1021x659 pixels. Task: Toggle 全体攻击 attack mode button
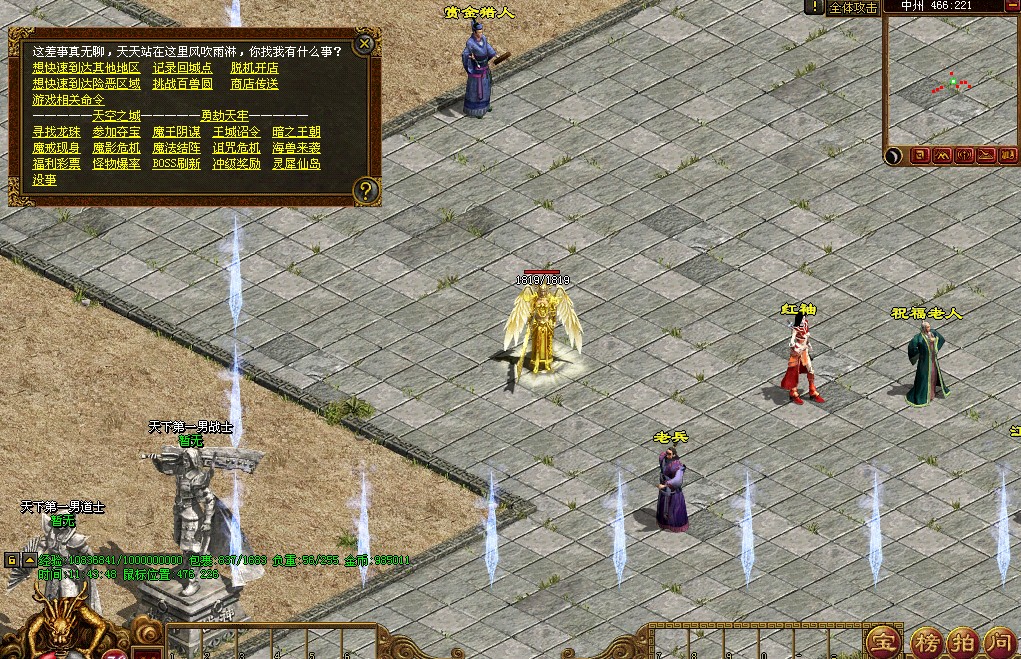tap(853, 7)
